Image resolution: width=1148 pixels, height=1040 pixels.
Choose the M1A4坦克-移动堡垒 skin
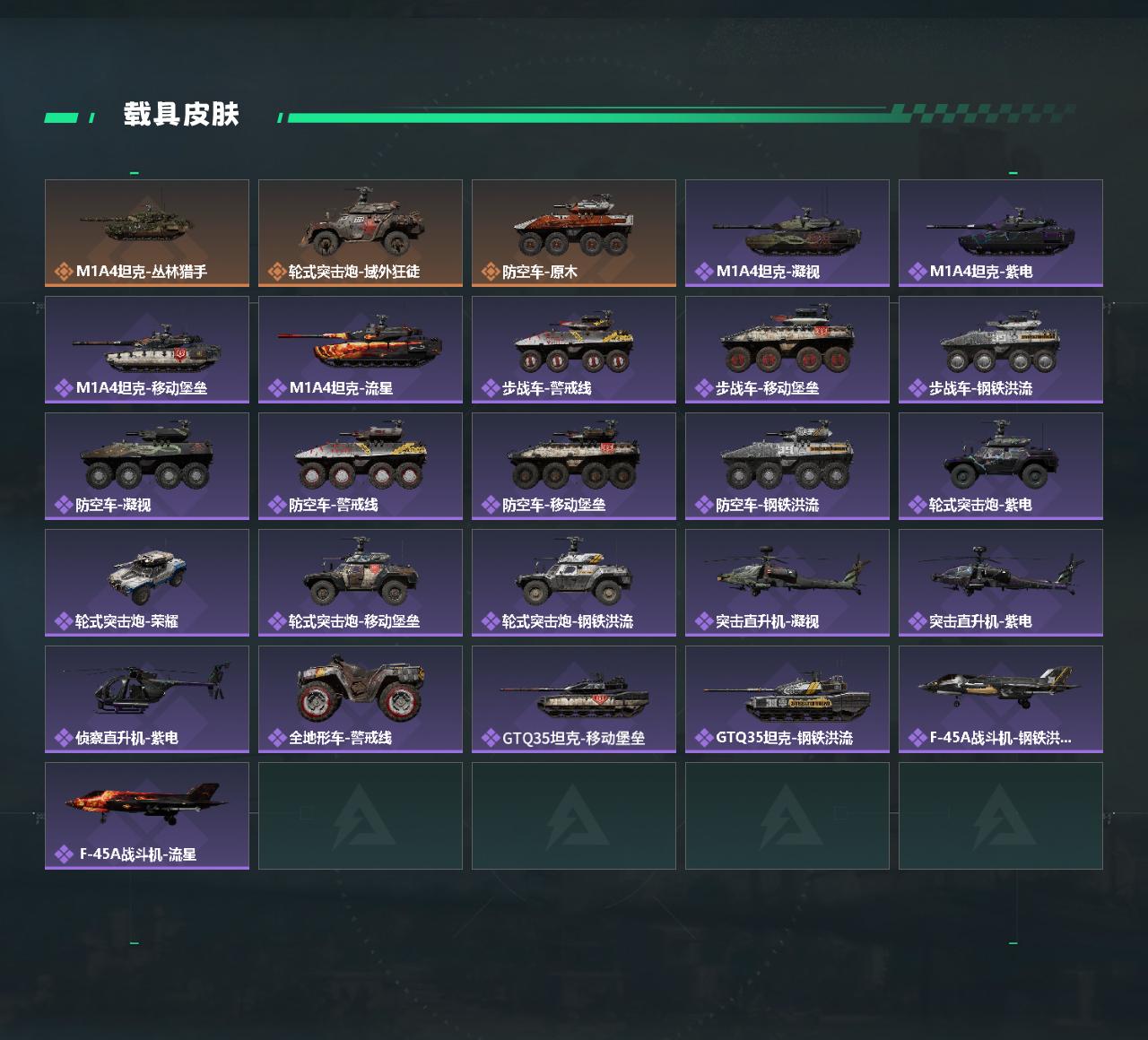point(147,350)
